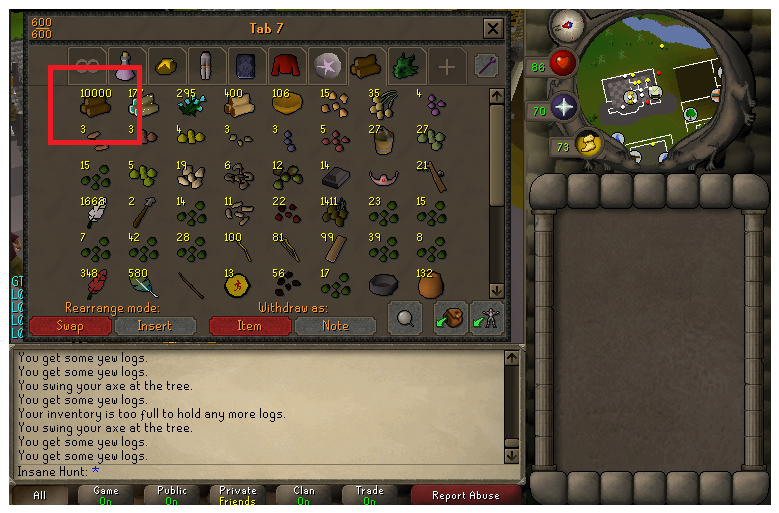
Task: Set rearrange mode to Swap
Action: tap(70, 326)
